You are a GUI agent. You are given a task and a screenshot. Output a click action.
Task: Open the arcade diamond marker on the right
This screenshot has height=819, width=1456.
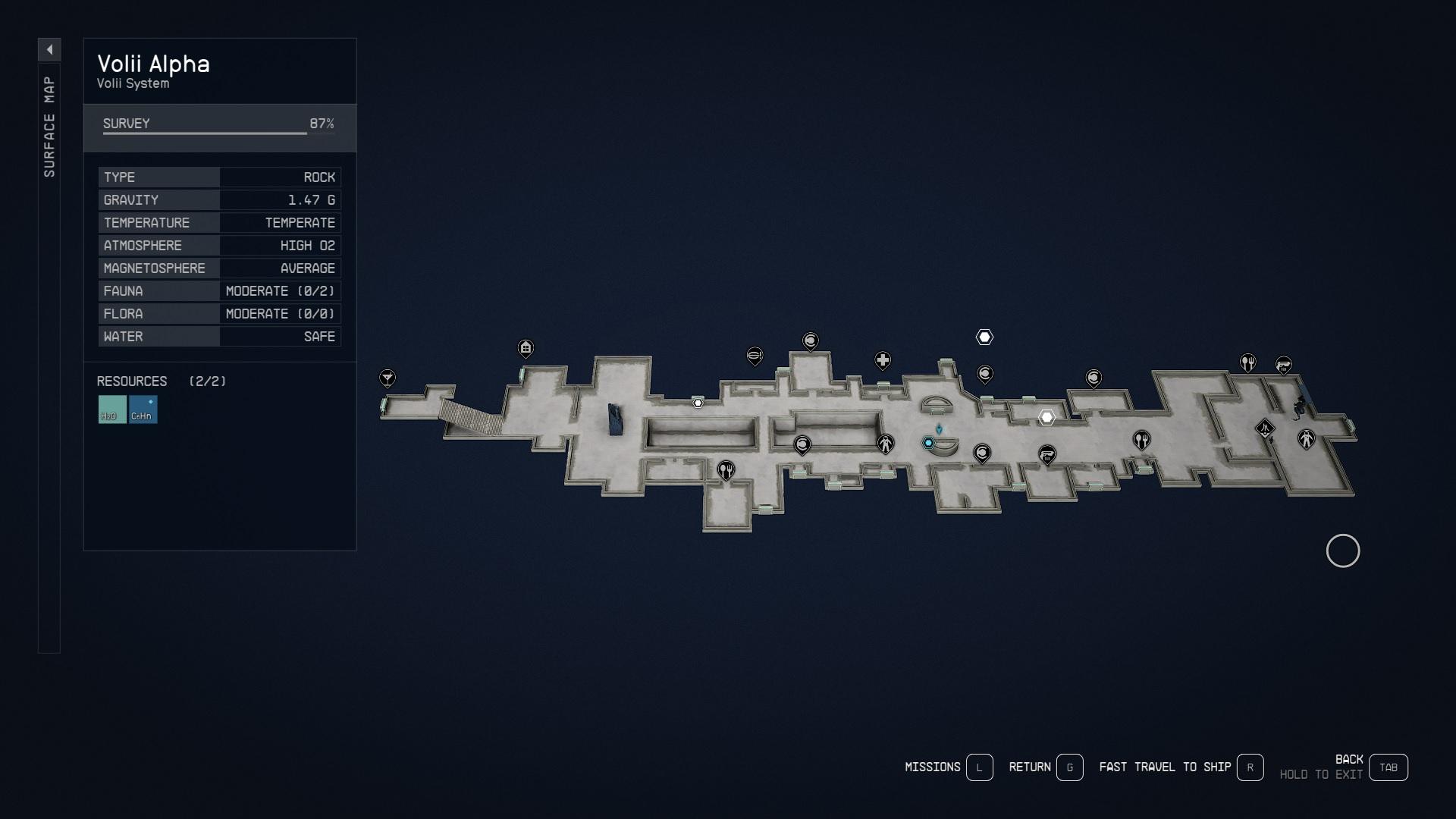click(x=1266, y=426)
